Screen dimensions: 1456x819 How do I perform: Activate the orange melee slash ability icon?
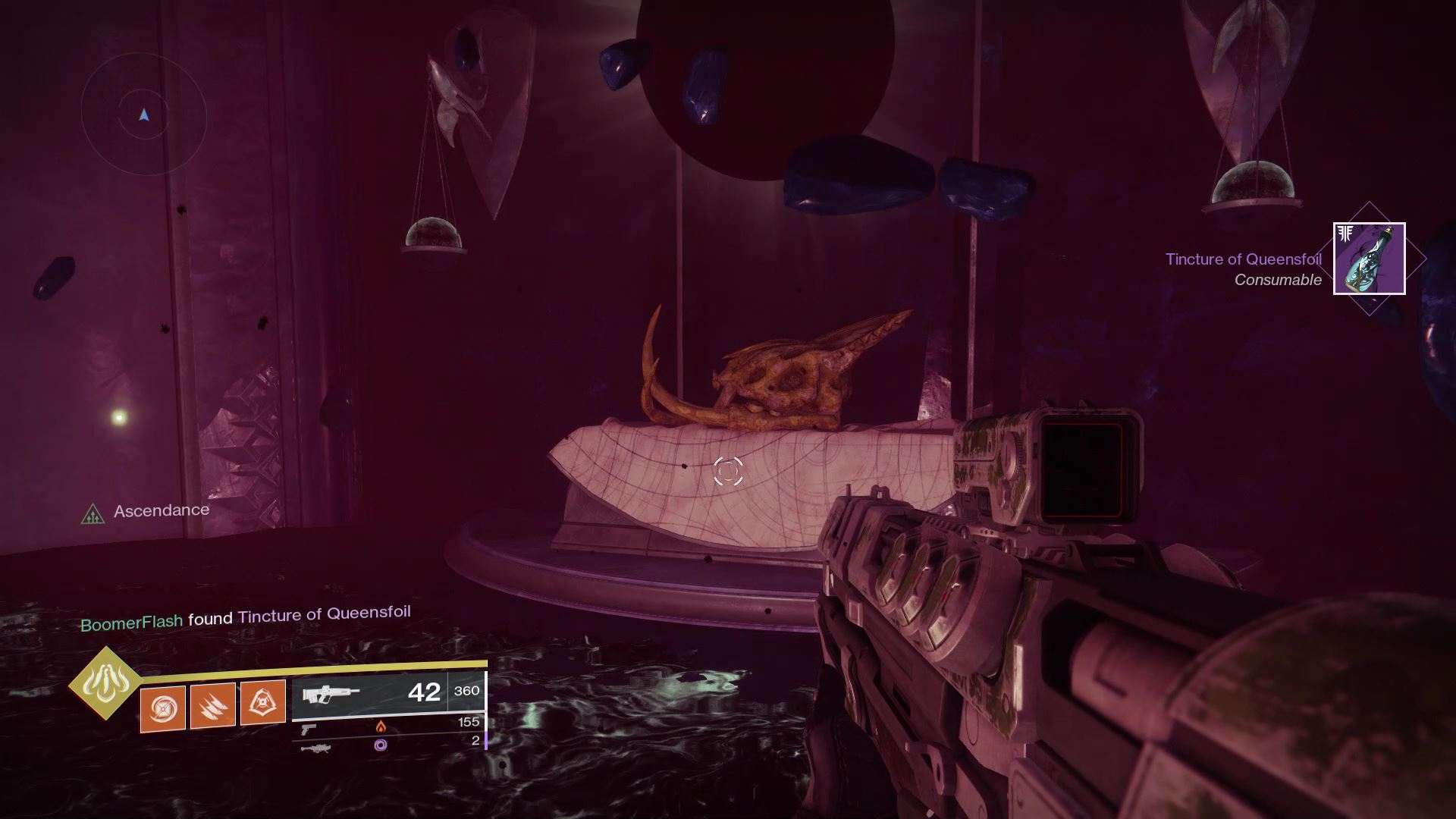click(213, 705)
